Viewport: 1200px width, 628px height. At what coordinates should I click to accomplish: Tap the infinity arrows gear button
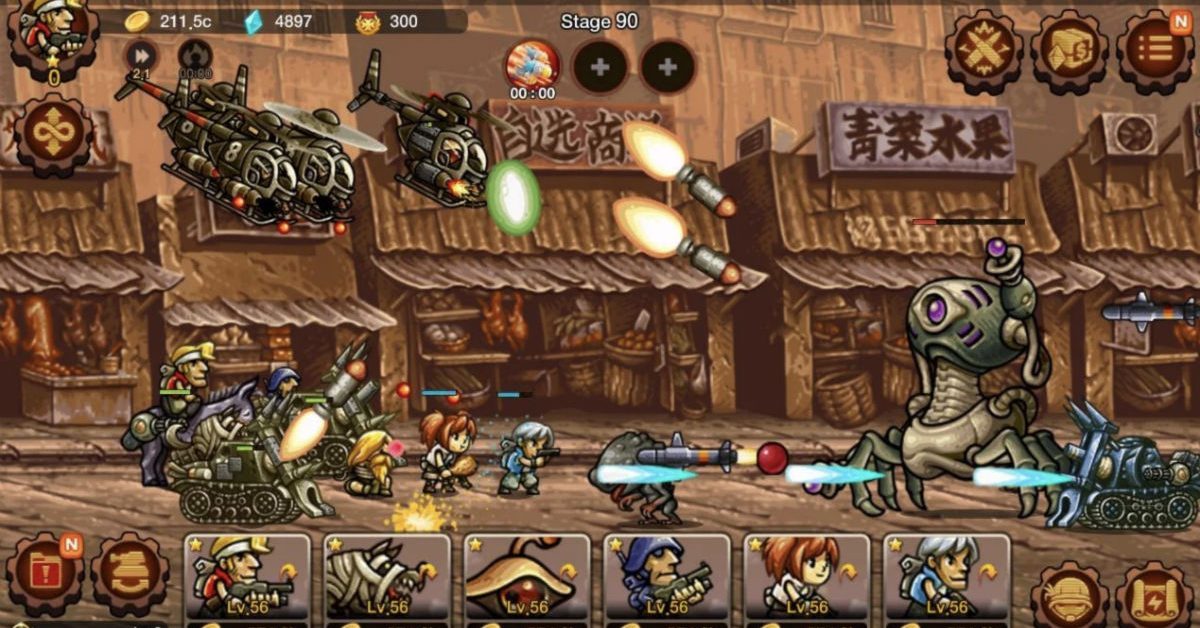point(52,136)
